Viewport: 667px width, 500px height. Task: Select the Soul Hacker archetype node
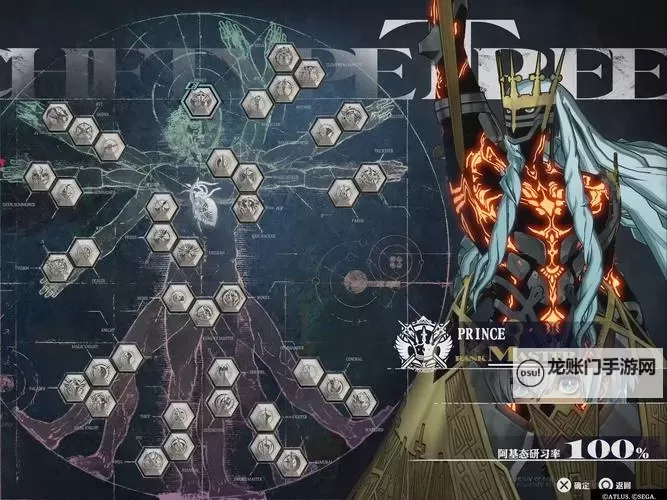click(247, 208)
